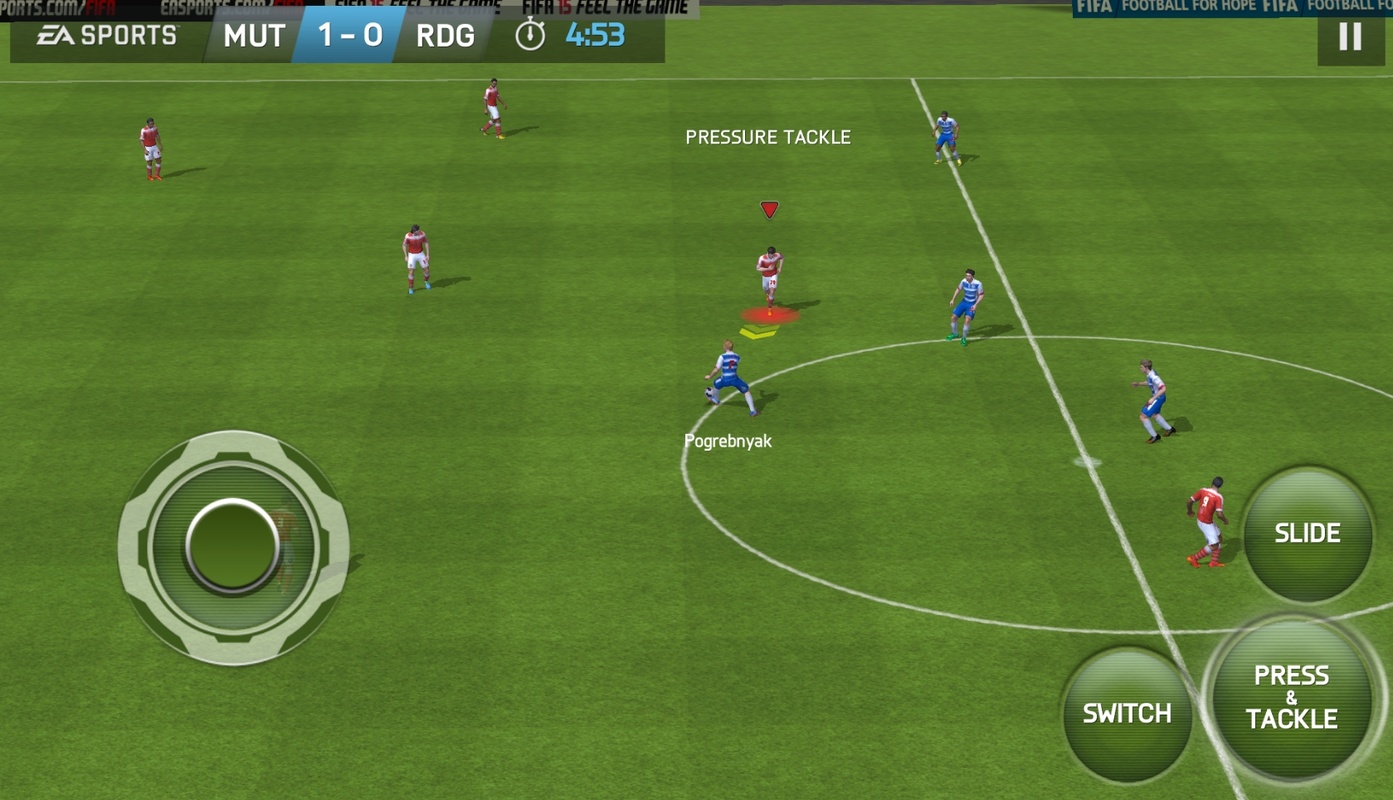
Task: Tap the SLIDE tackle button
Action: [x=1307, y=534]
